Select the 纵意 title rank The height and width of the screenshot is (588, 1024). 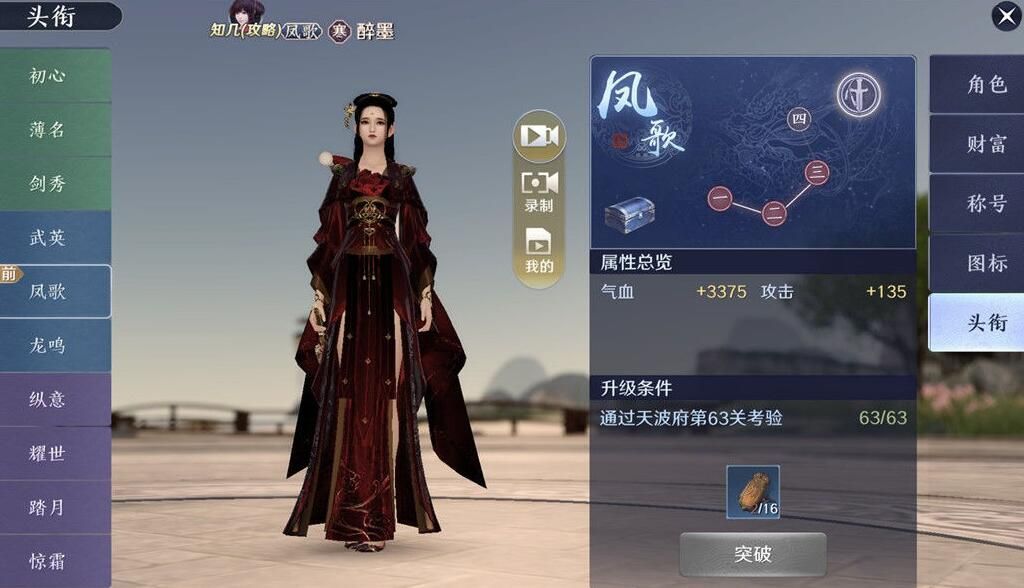pyautogui.click(x=50, y=400)
